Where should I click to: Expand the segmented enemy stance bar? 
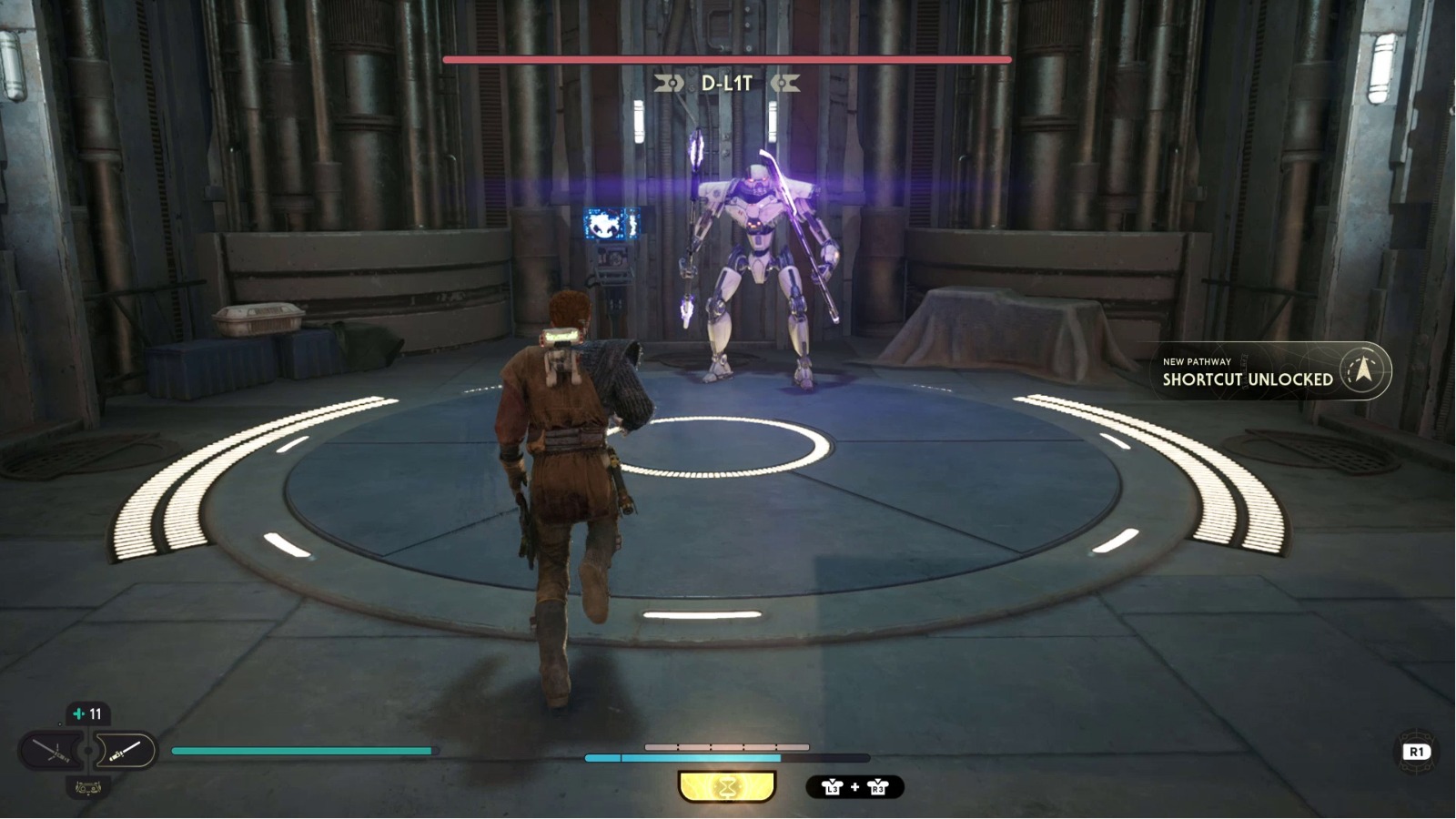pyautogui.click(x=727, y=745)
